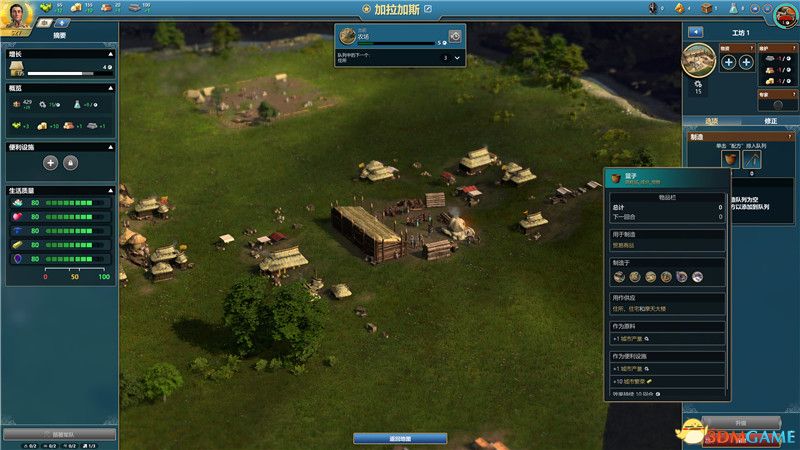Image resolution: width=800 pixels, height=450 pixels.
Task: Click the back arrow beside 工坊 1
Action: [696, 32]
